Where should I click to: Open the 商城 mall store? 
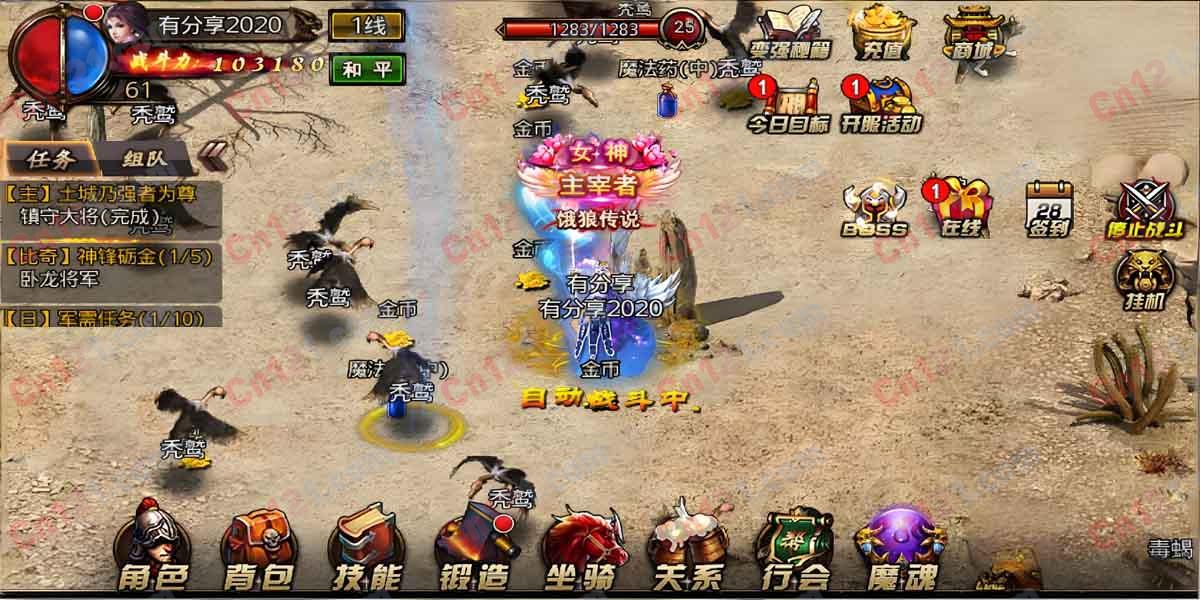[974, 32]
